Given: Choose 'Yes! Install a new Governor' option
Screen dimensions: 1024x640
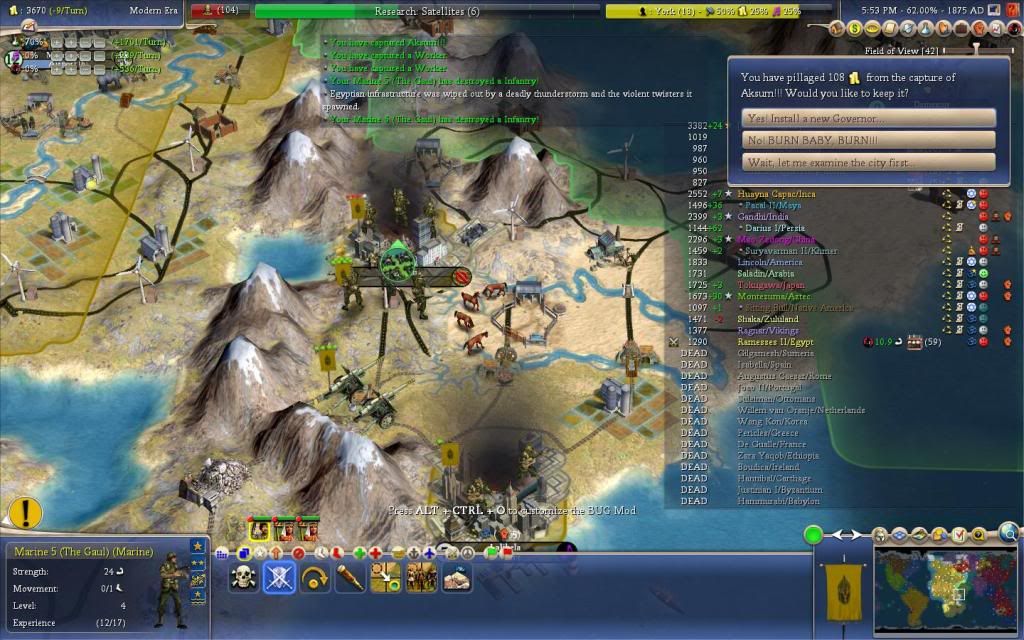Looking at the screenshot, I should click(870, 118).
